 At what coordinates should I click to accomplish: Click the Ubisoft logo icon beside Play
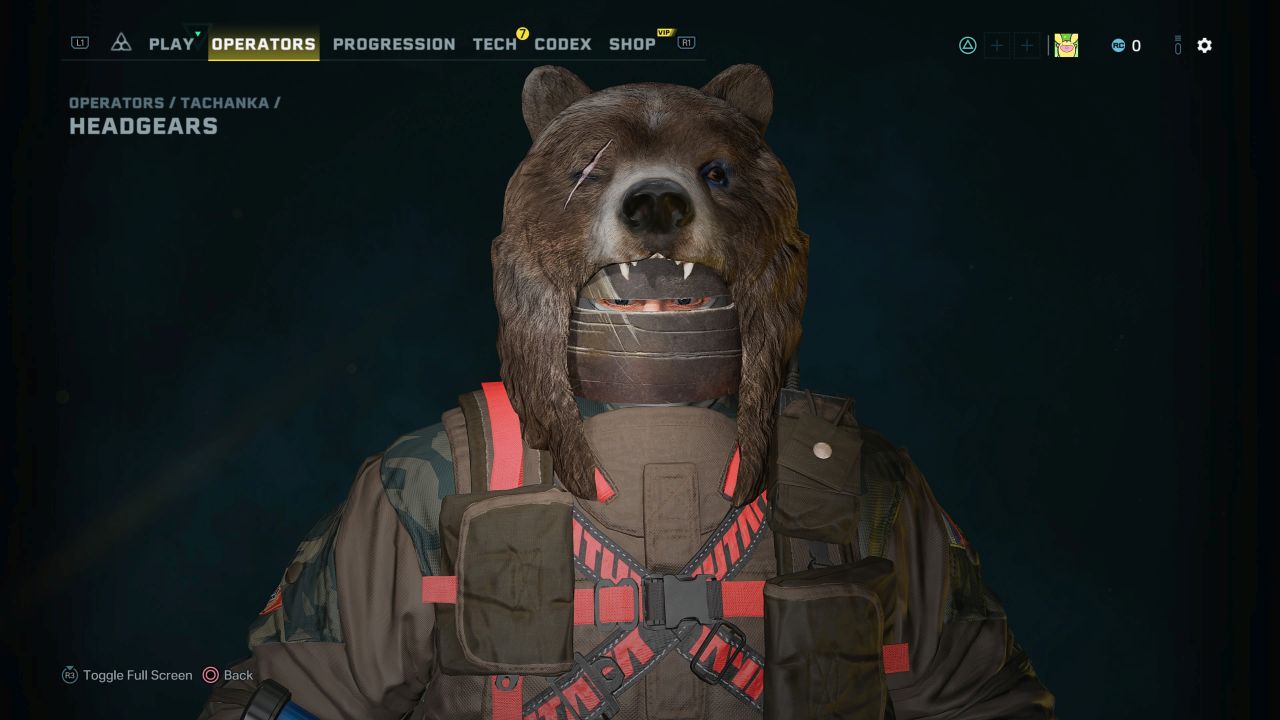121,43
